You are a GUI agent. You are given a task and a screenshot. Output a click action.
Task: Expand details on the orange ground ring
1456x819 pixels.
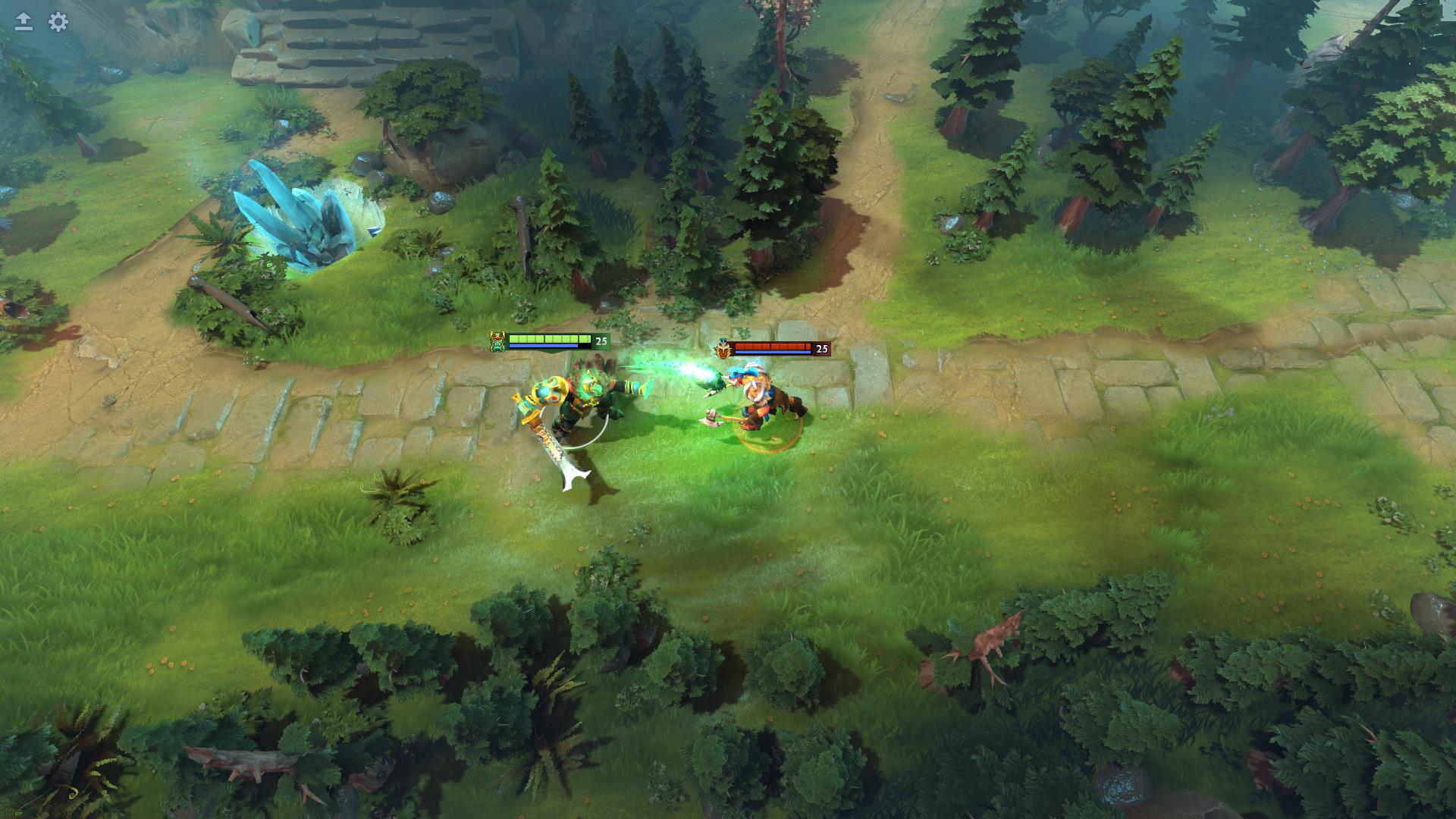point(766,447)
